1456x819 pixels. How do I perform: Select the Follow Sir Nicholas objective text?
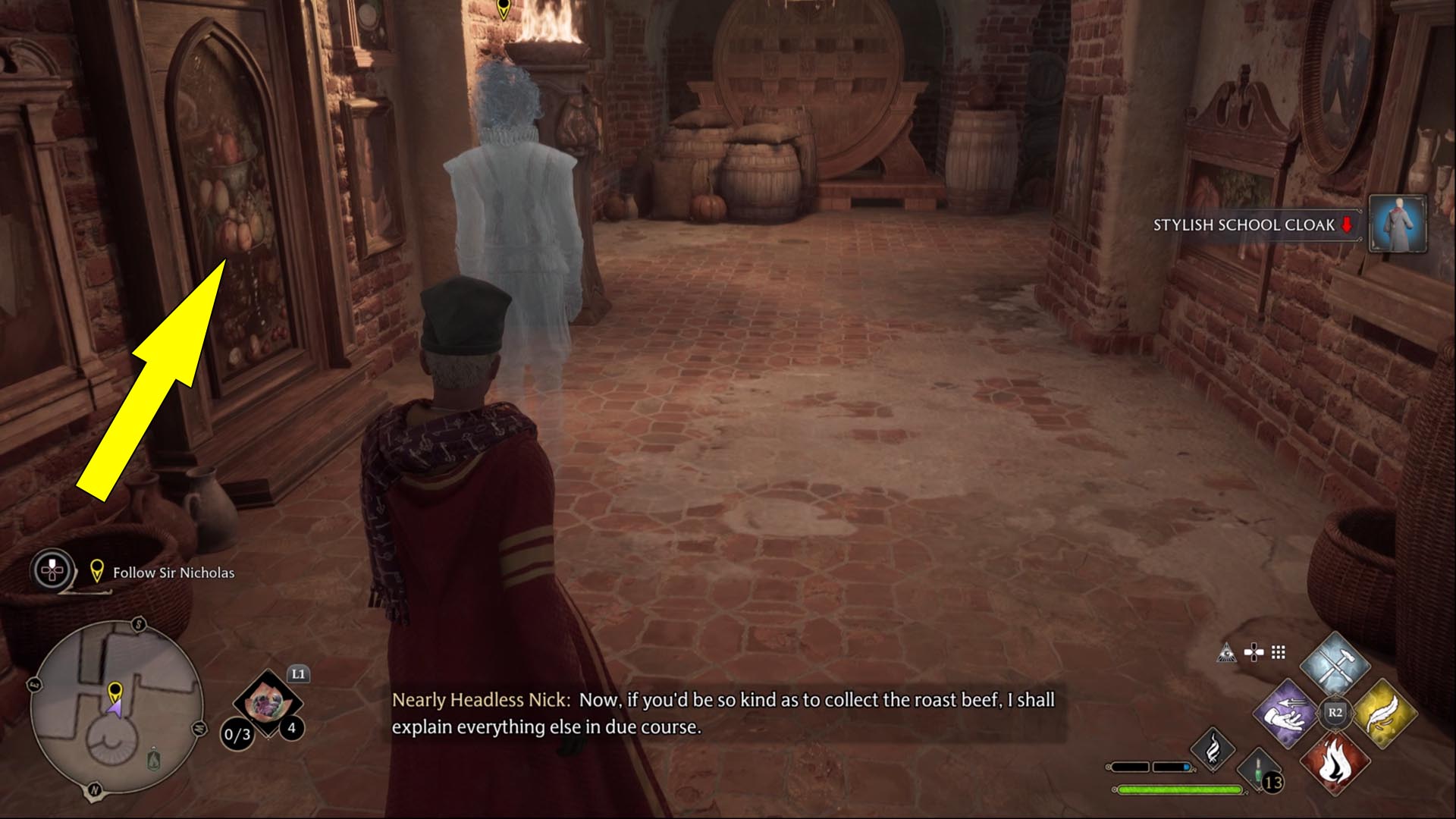click(x=172, y=573)
